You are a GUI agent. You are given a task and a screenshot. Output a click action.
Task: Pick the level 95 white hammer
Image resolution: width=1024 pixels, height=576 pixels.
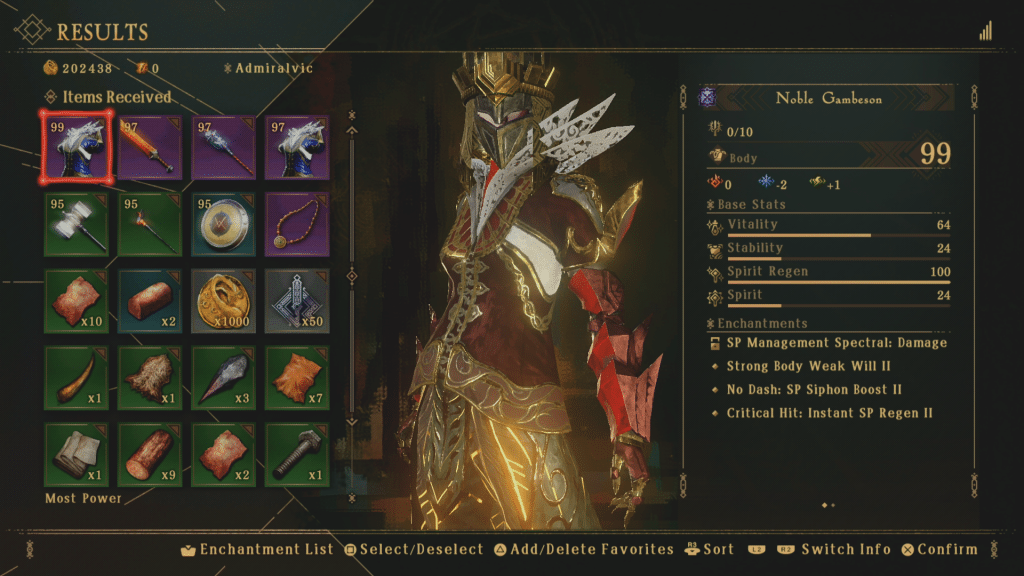coord(76,224)
